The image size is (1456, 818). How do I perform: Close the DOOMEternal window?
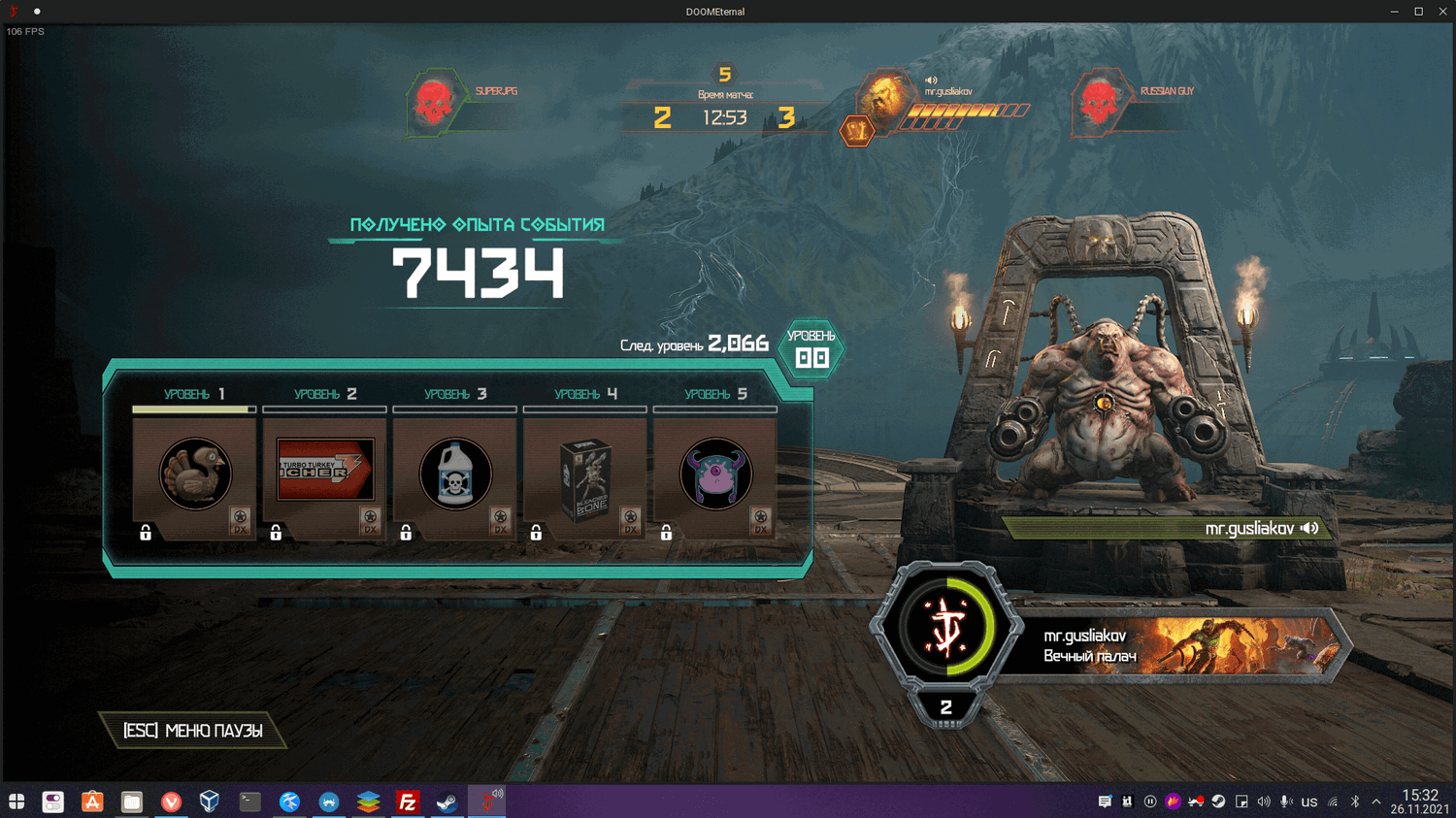(x=1442, y=12)
